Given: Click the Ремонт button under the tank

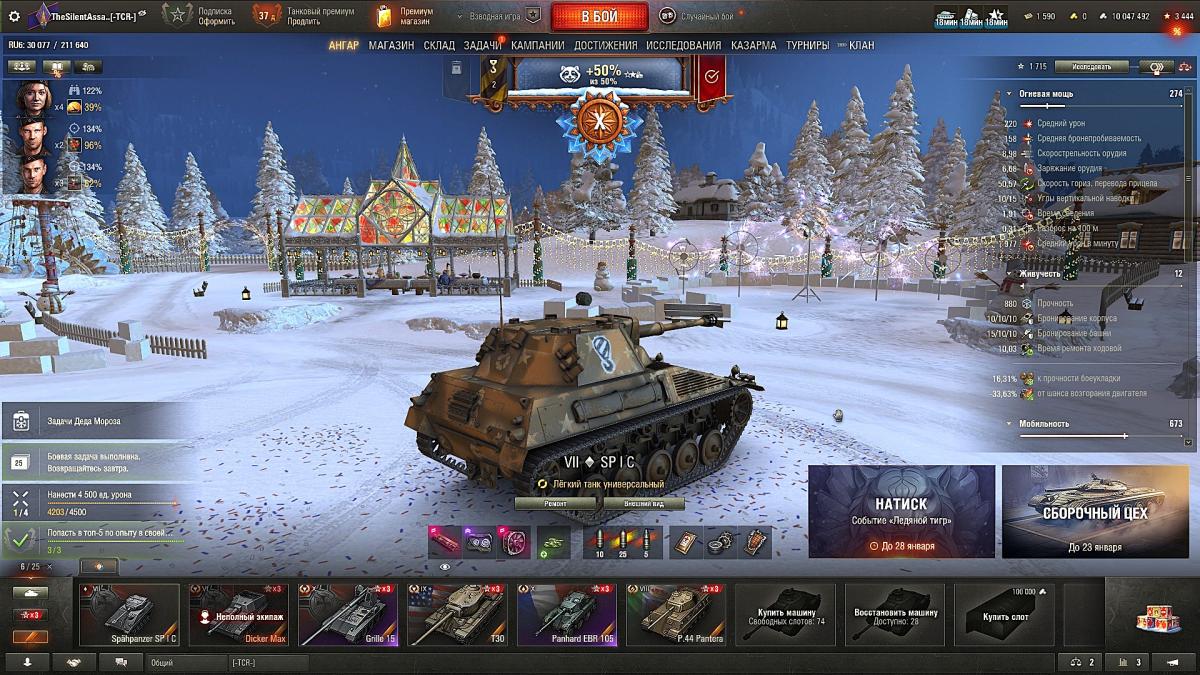Looking at the screenshot, I should point(556,504).
